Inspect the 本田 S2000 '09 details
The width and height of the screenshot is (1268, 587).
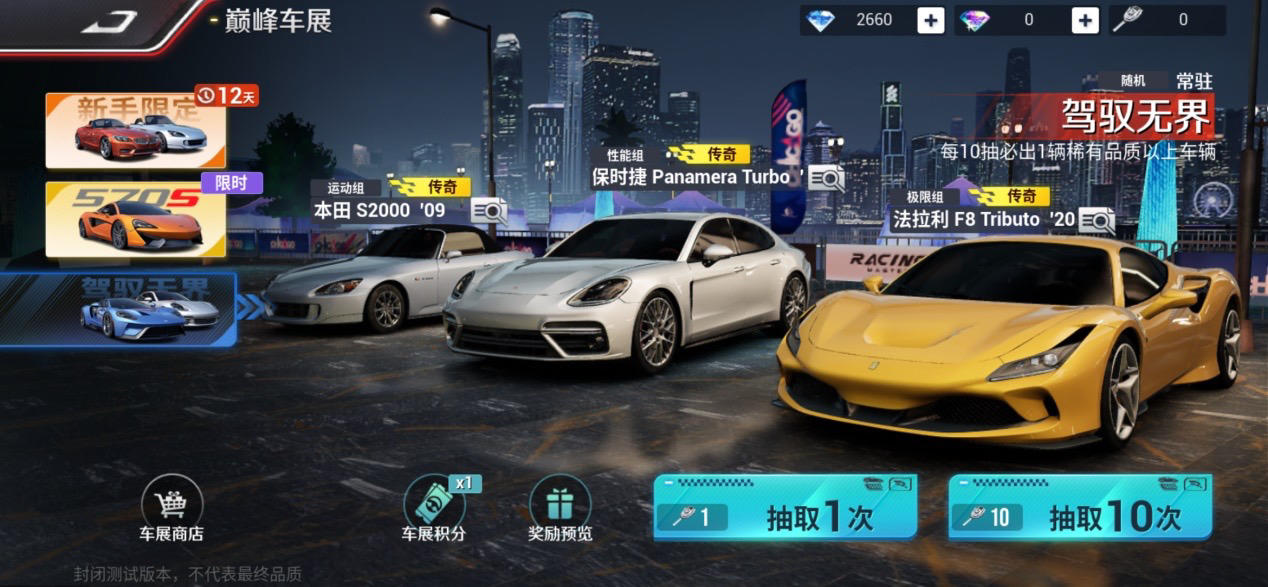coord(489,211)
